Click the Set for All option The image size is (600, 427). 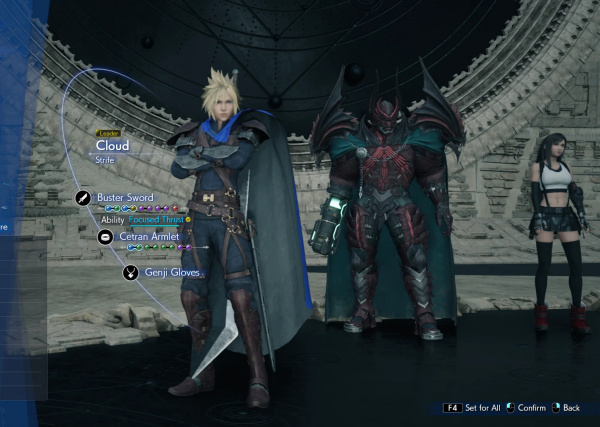tap(480, 408)
